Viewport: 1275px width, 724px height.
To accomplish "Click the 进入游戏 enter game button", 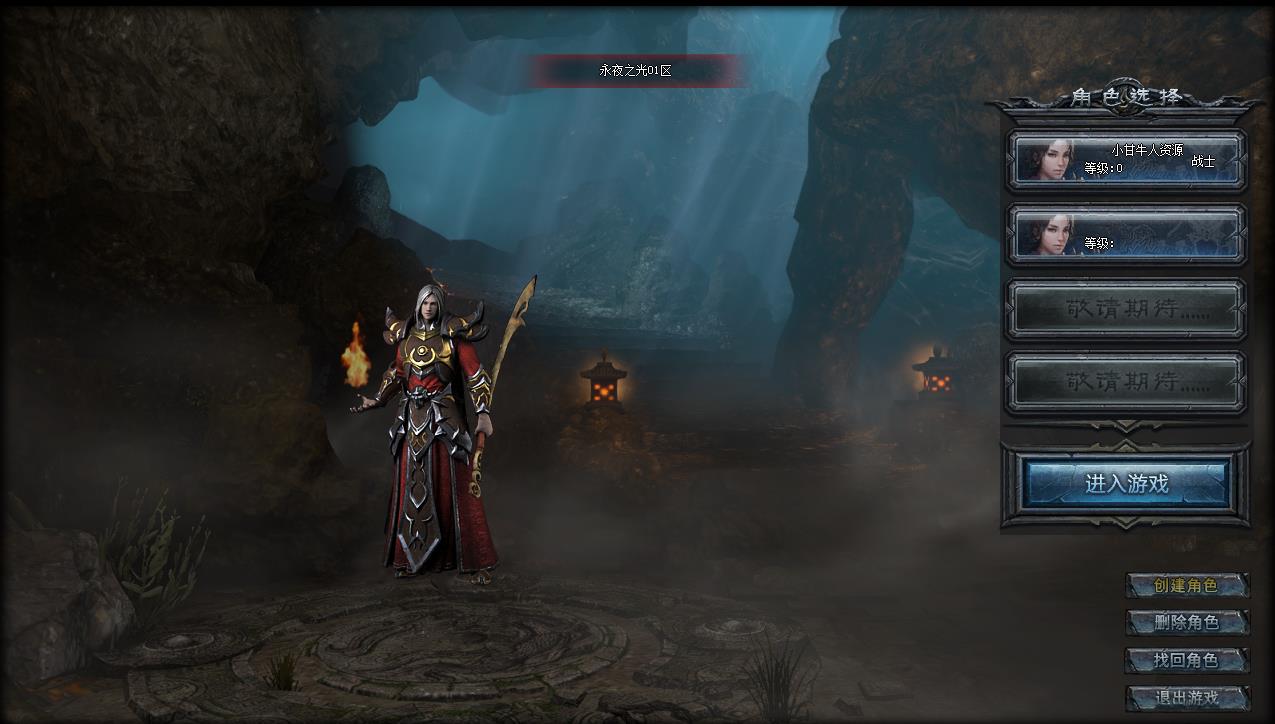I will coord(1126,484).
